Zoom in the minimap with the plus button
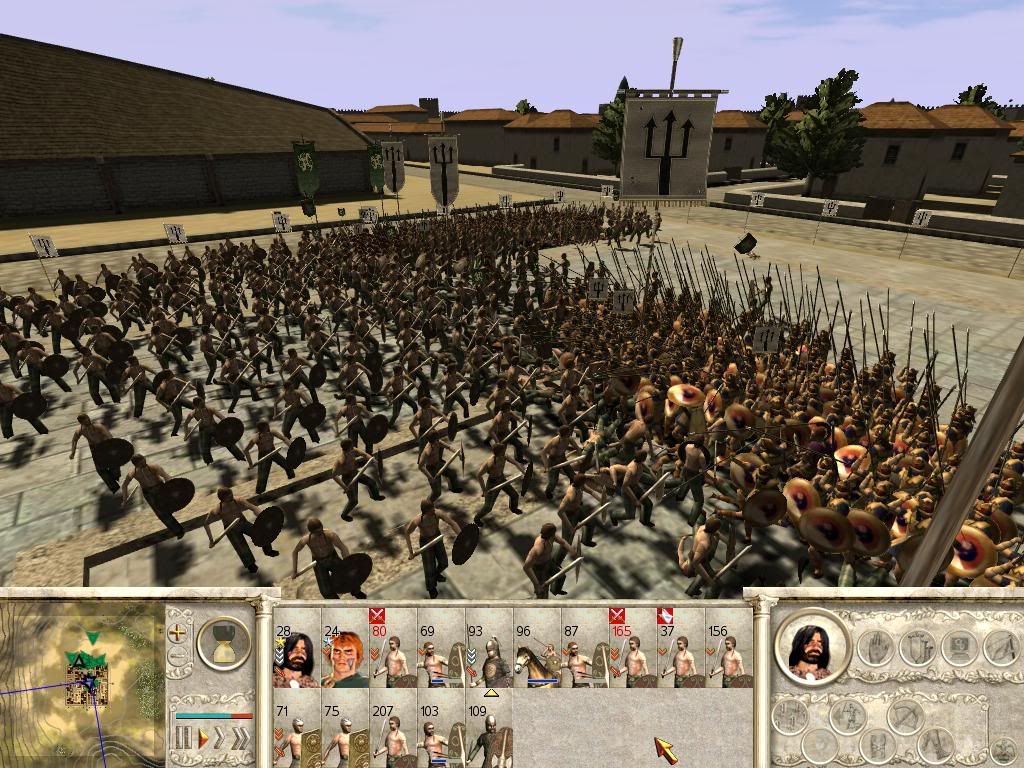 pyautogui.click(x=179, y=632)
